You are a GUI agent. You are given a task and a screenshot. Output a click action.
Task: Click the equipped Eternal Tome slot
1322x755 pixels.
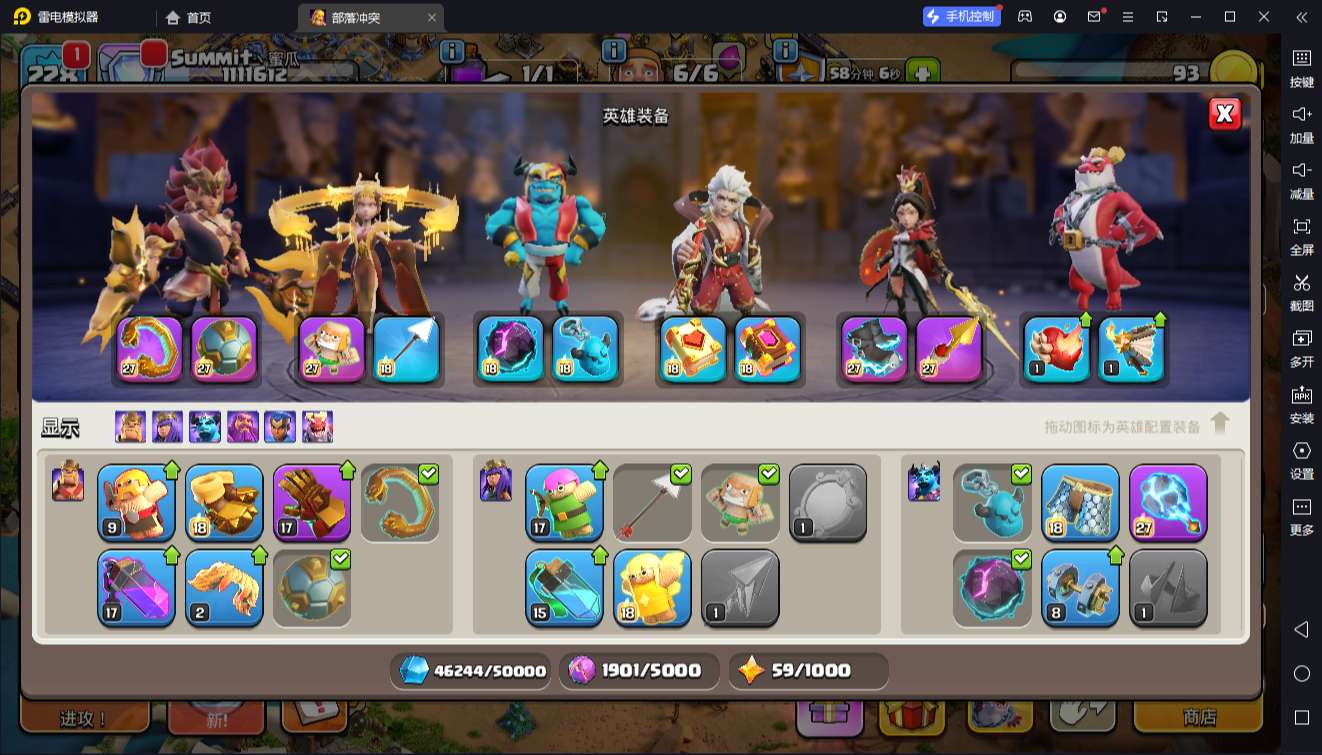click(768, 349)
